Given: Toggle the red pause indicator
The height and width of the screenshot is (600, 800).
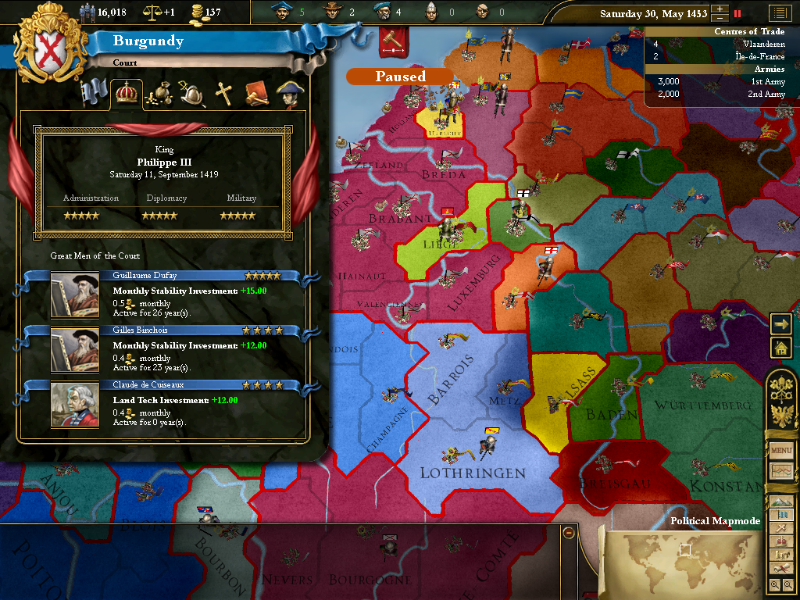Looking at the screenshot, I should 738,15.
